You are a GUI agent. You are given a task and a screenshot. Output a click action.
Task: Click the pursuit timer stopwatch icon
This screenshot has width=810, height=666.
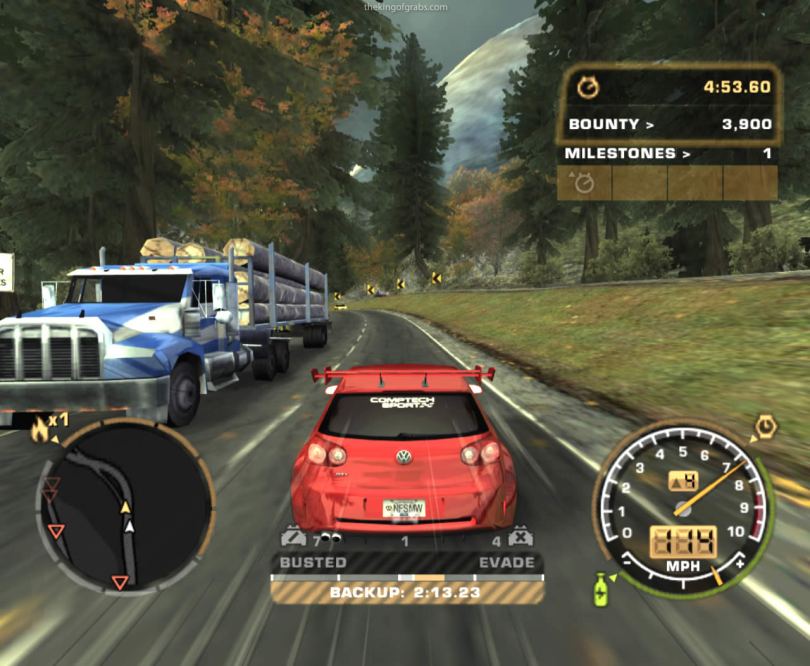[x=588, y=88]
